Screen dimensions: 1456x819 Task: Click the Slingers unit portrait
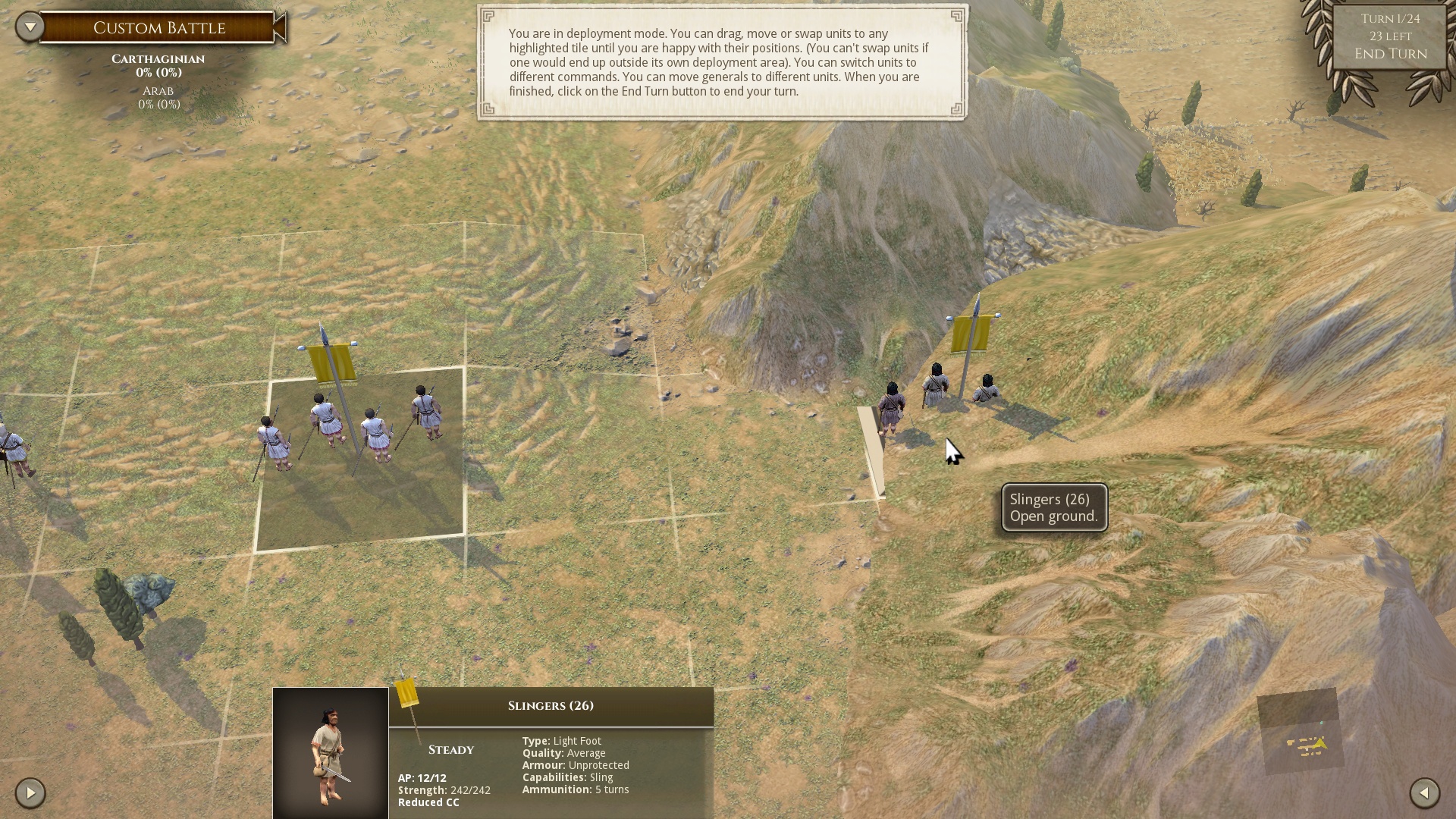331,753
